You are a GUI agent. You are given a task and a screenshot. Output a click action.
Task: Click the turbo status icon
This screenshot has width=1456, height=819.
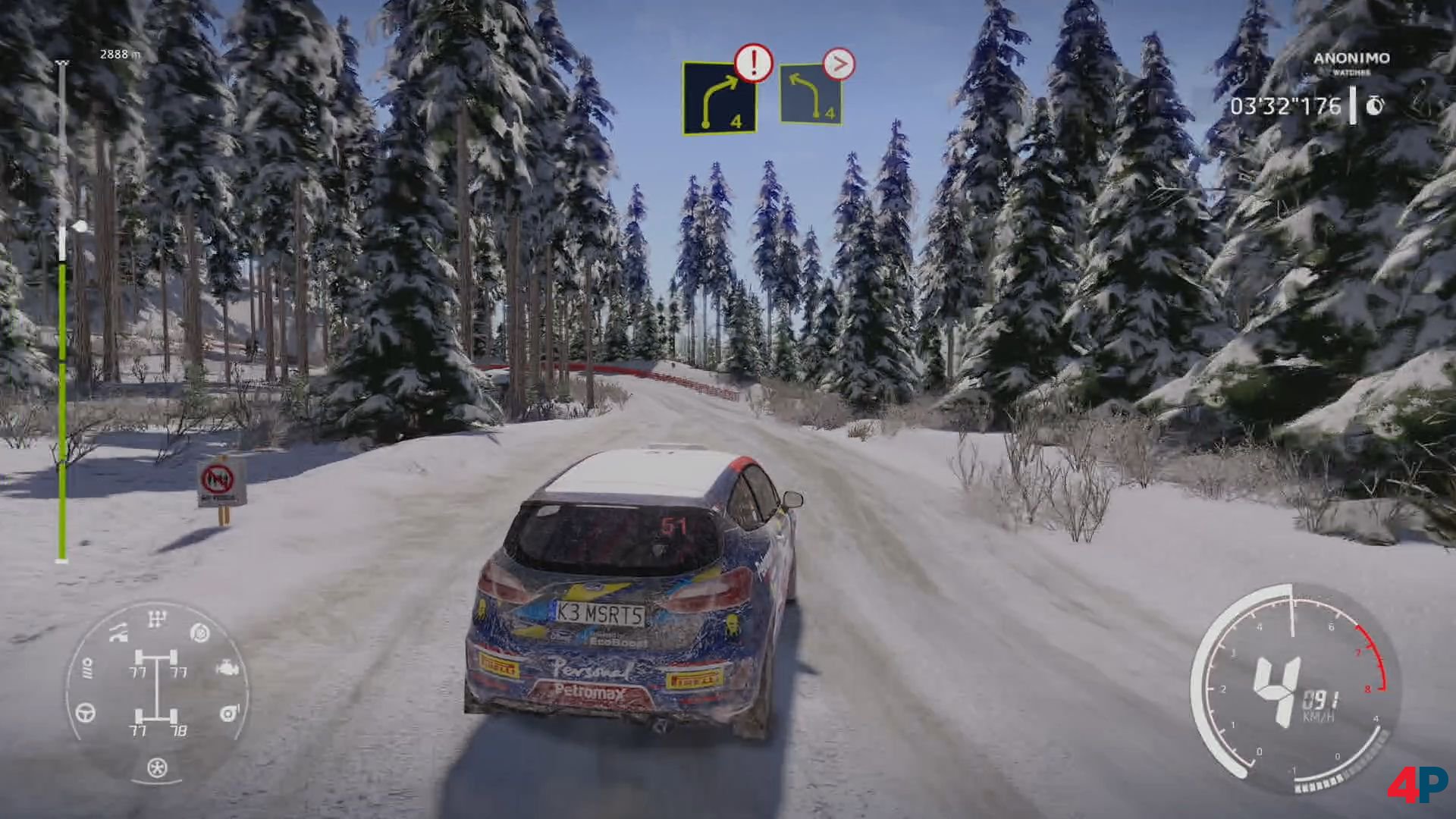click(x=228, y=713)
